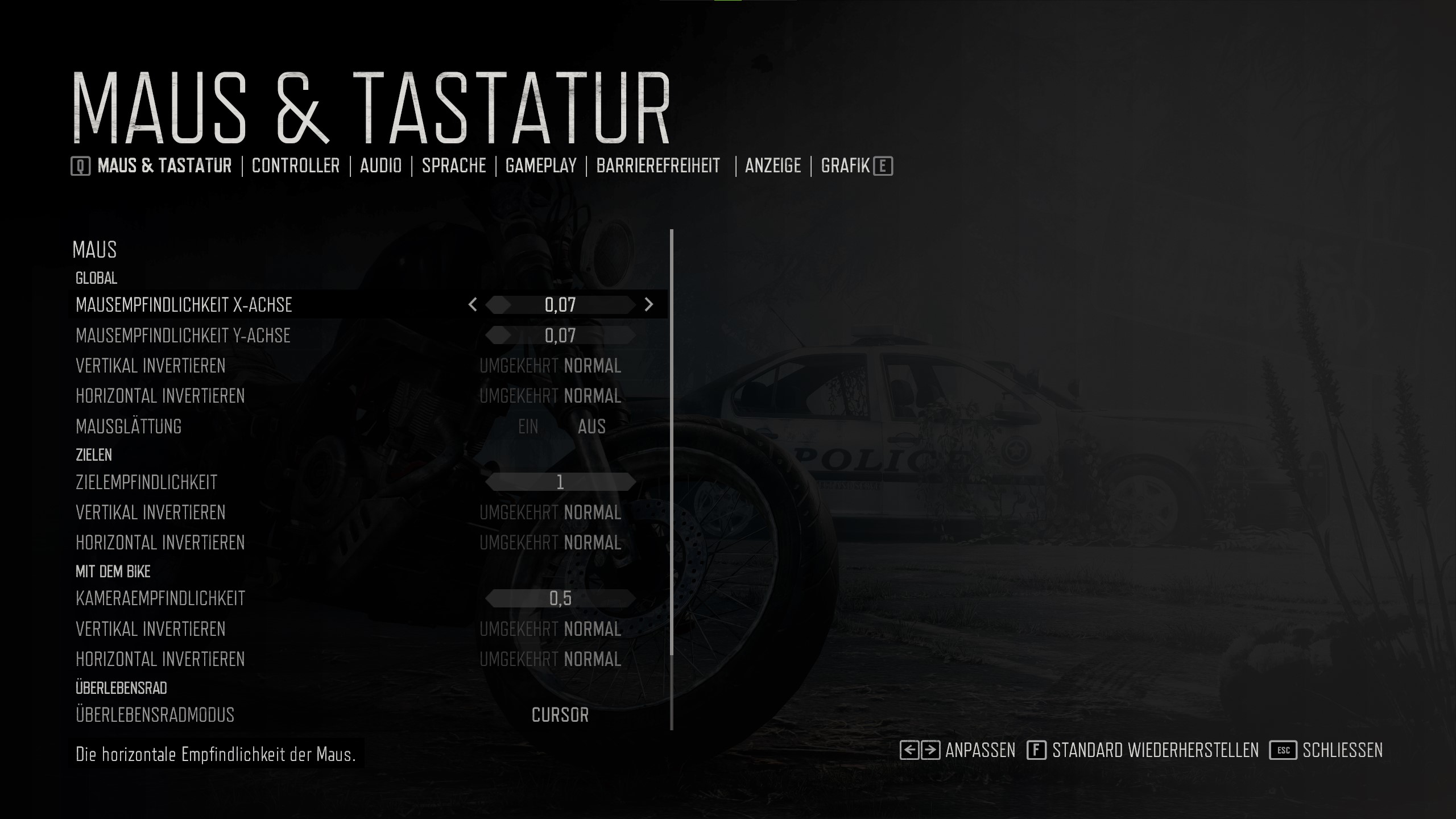Click the settings list scrollbar
1456x819 pixels.
pos(672,444)
